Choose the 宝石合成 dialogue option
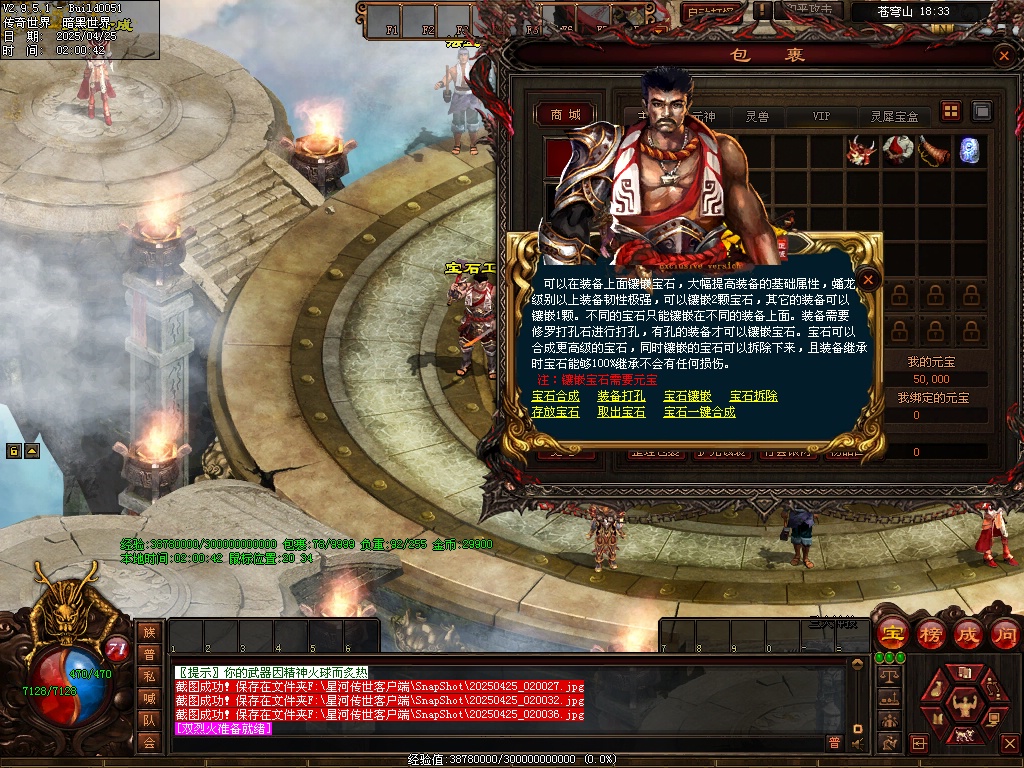Viewport: 1024px width, 768px height. point(555,396)
